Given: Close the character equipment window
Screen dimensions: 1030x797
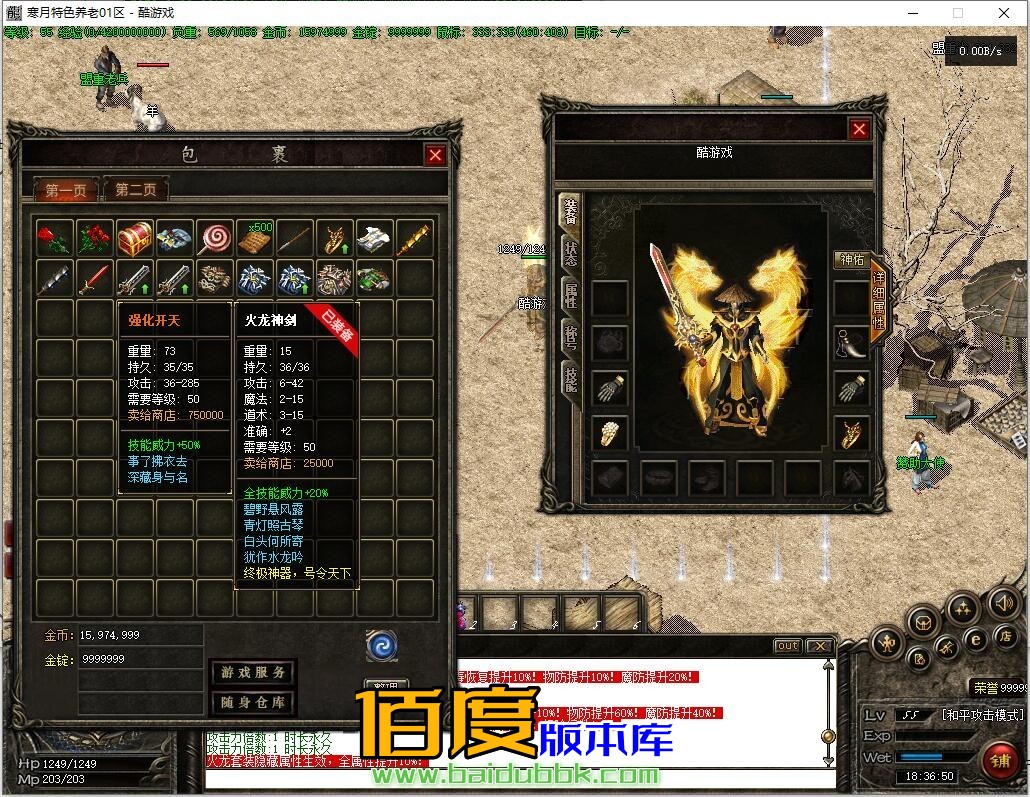Looking at the screenshot, I should click(x=859, y=129).
